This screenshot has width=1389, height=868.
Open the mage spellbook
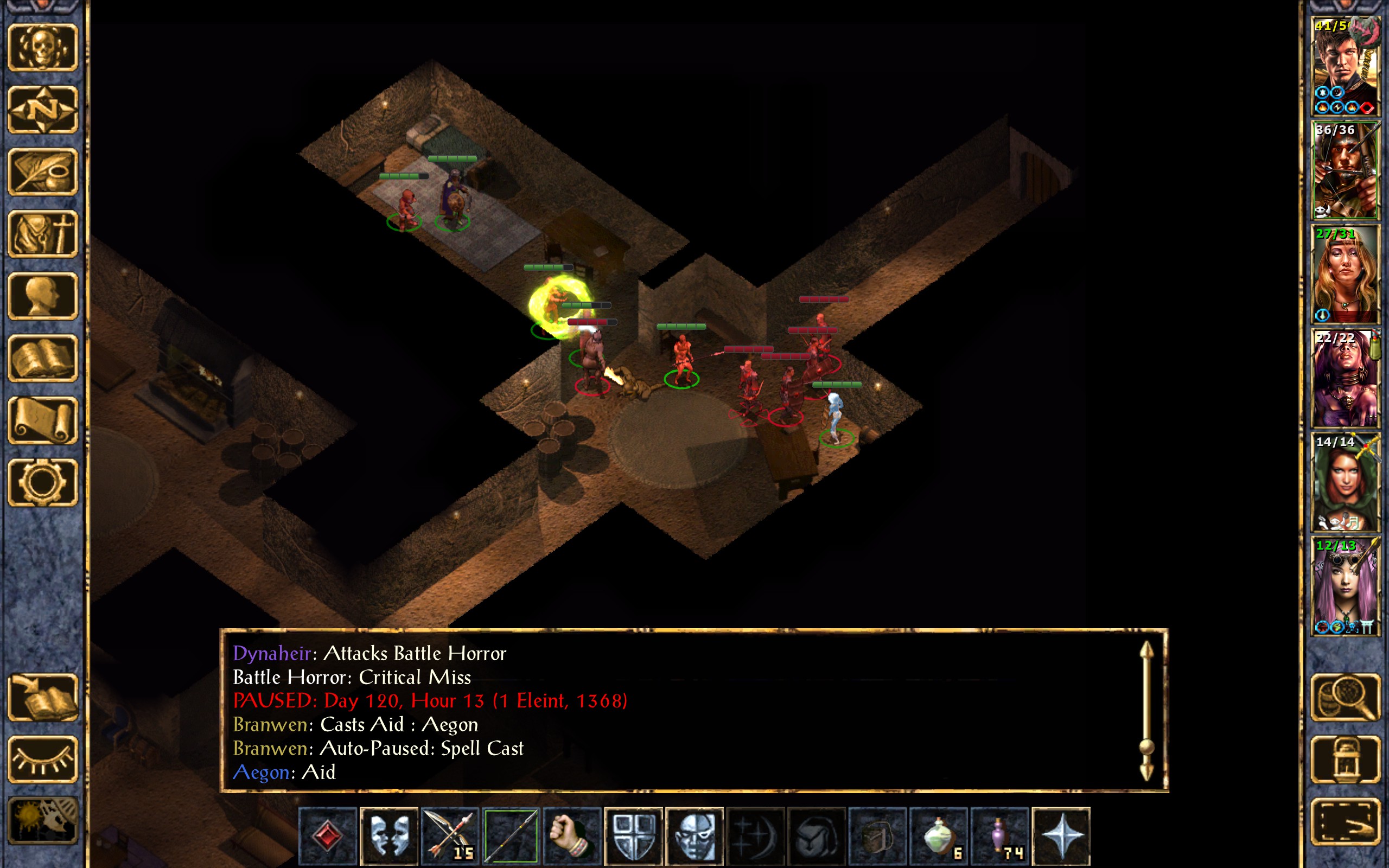pos(43,358)
